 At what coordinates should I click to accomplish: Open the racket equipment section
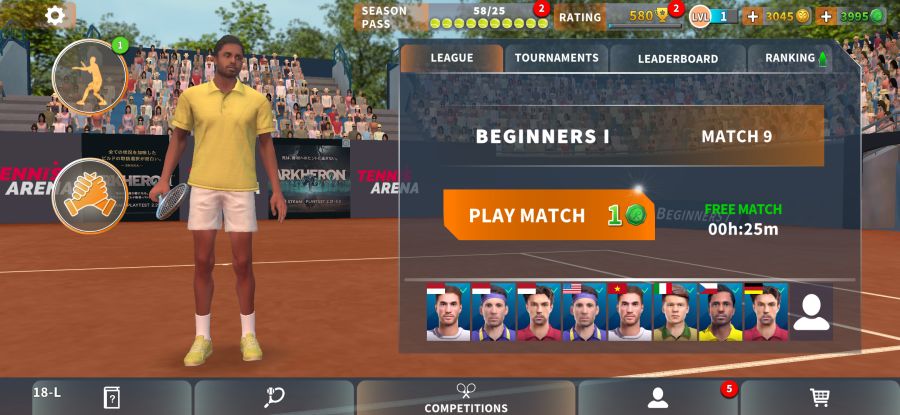(274, 397)
